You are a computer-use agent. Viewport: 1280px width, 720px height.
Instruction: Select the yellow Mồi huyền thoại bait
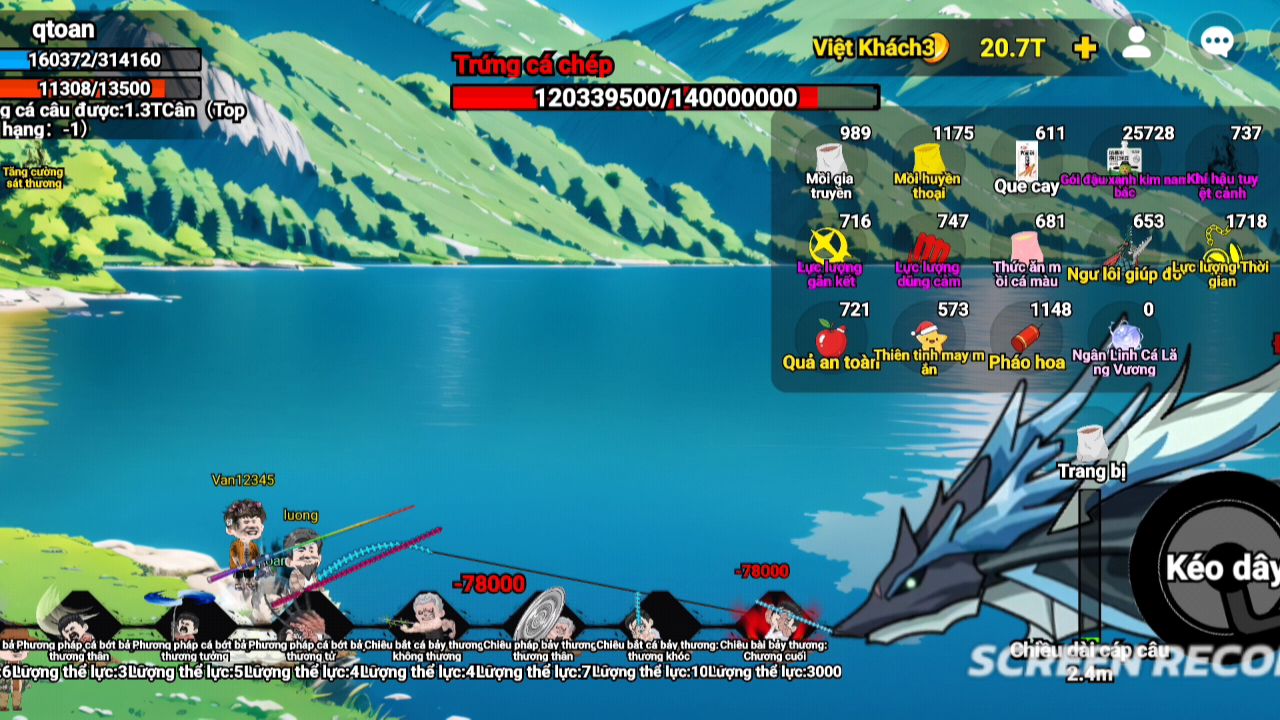pyautogui.click(x=928, y=162)
